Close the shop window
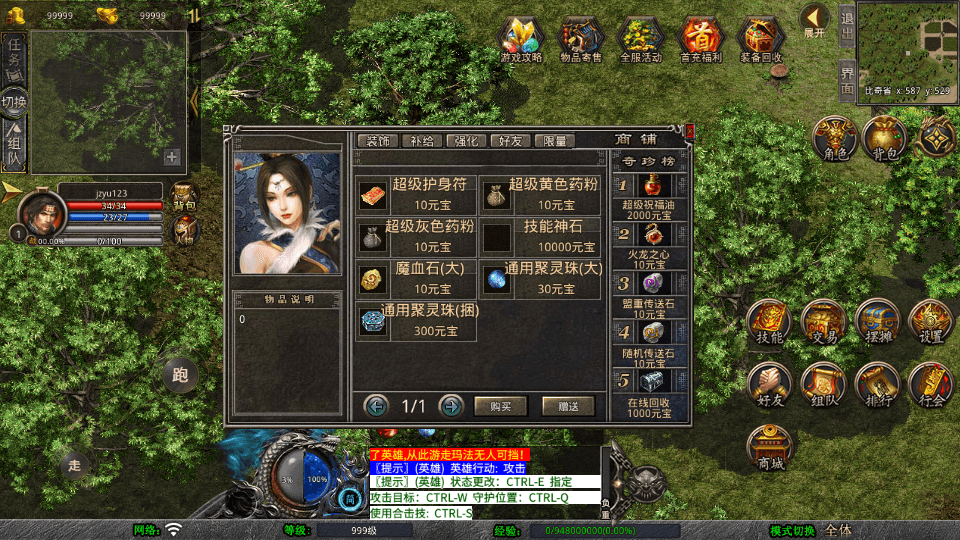960x540 pixels. point(689,131)
